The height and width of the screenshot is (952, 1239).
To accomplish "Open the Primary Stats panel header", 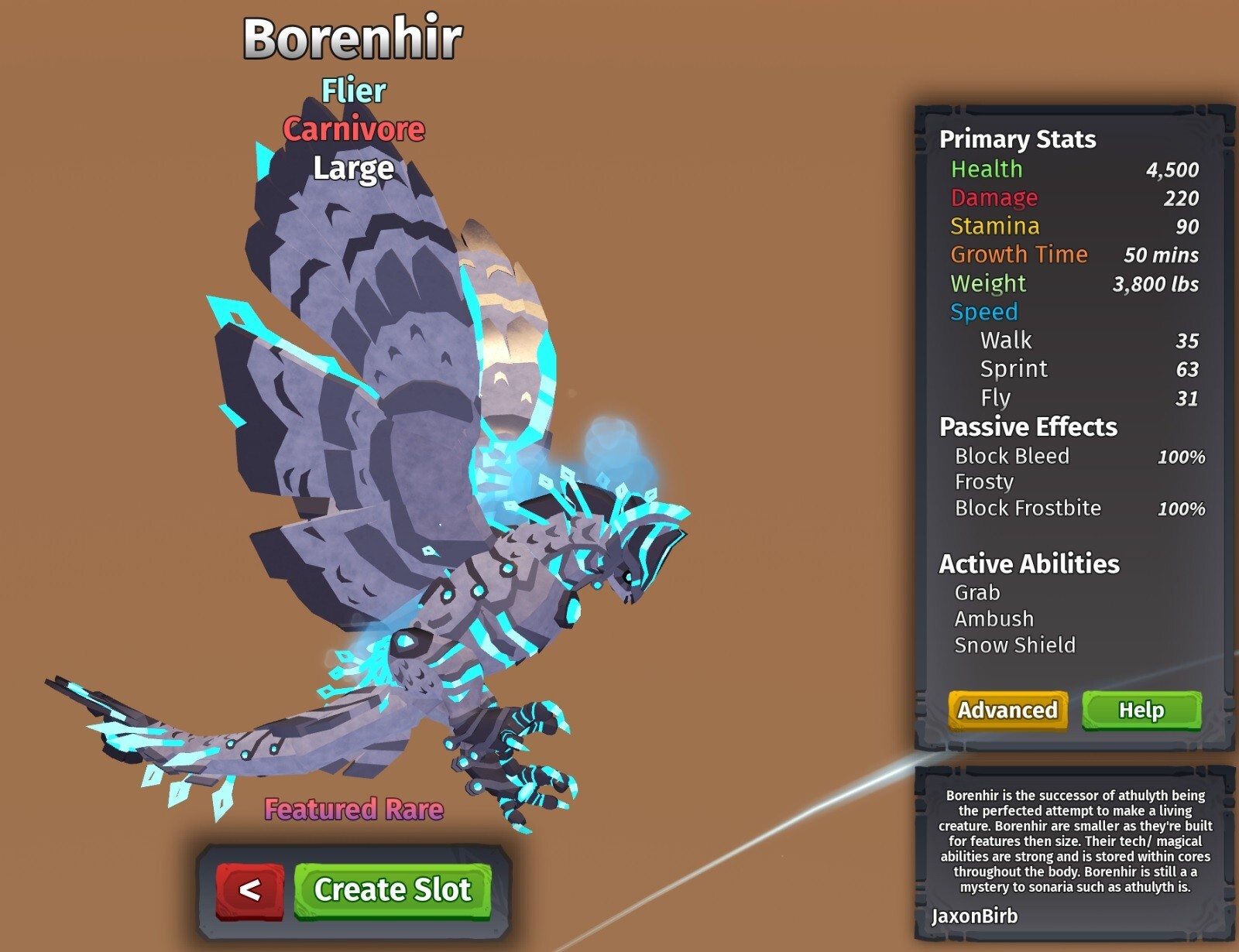I will tap(1017, 139).
